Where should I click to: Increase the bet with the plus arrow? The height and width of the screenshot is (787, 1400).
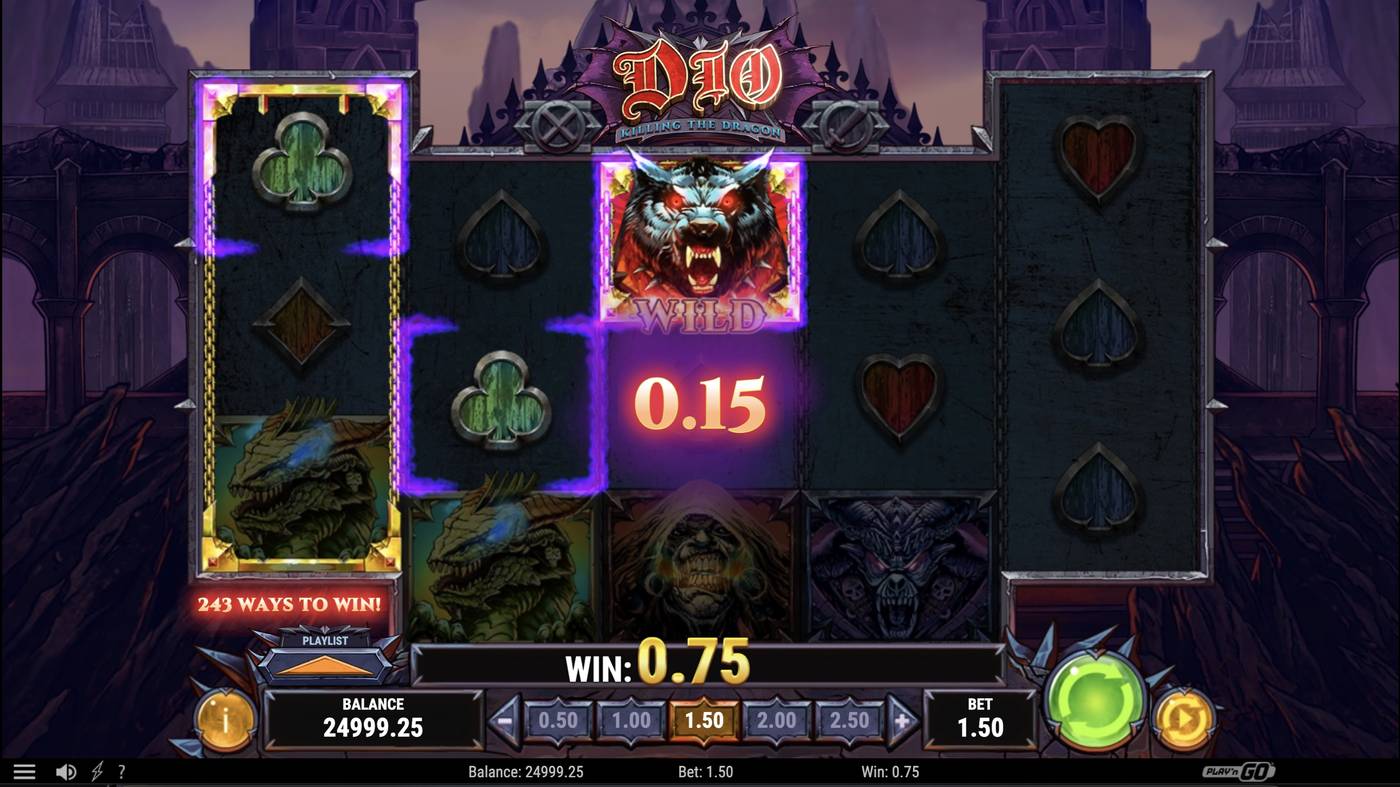(x=896, y=718)
